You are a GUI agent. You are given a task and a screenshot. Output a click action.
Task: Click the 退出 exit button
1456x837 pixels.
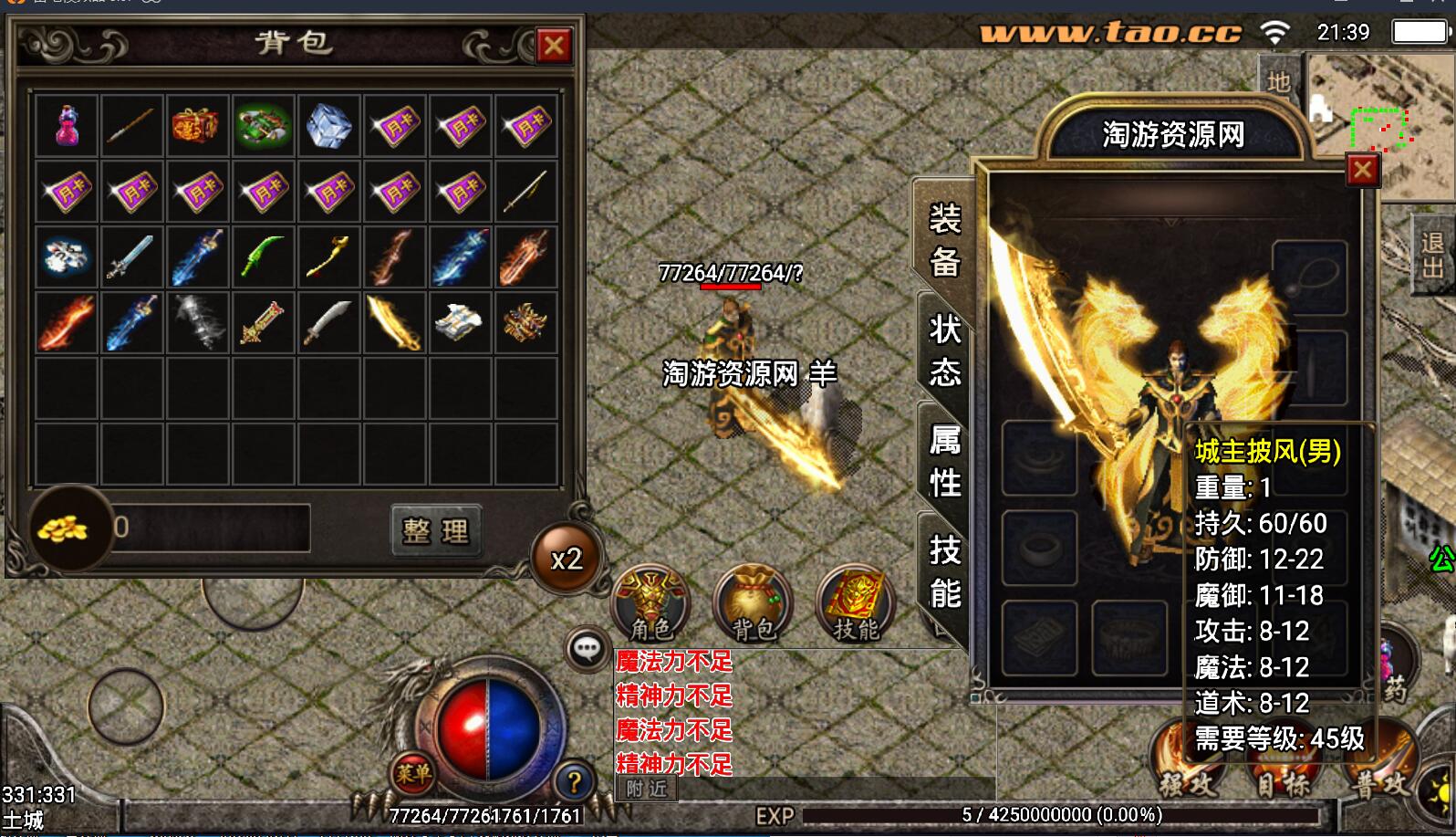(x=1431, y=255)
